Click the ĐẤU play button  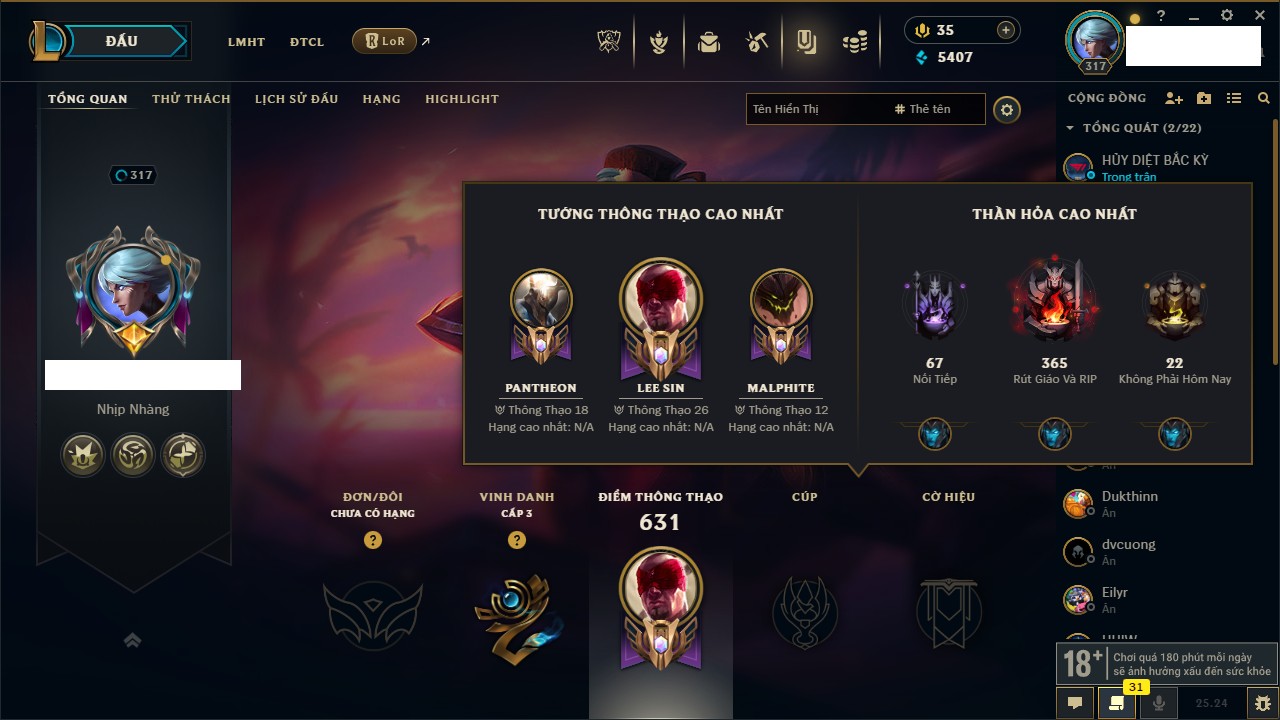(122, 41)
